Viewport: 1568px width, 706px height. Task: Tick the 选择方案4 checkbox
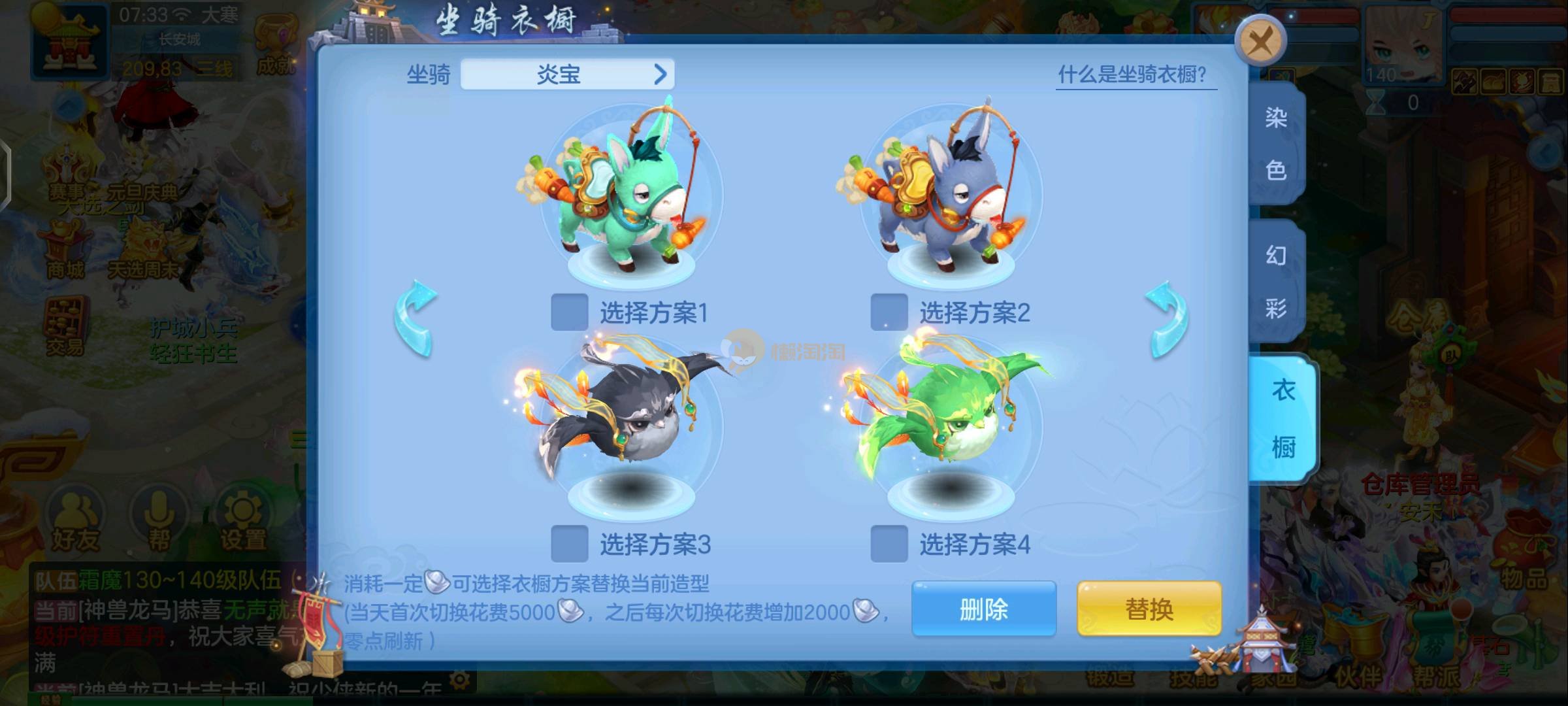tap(889, 544)
